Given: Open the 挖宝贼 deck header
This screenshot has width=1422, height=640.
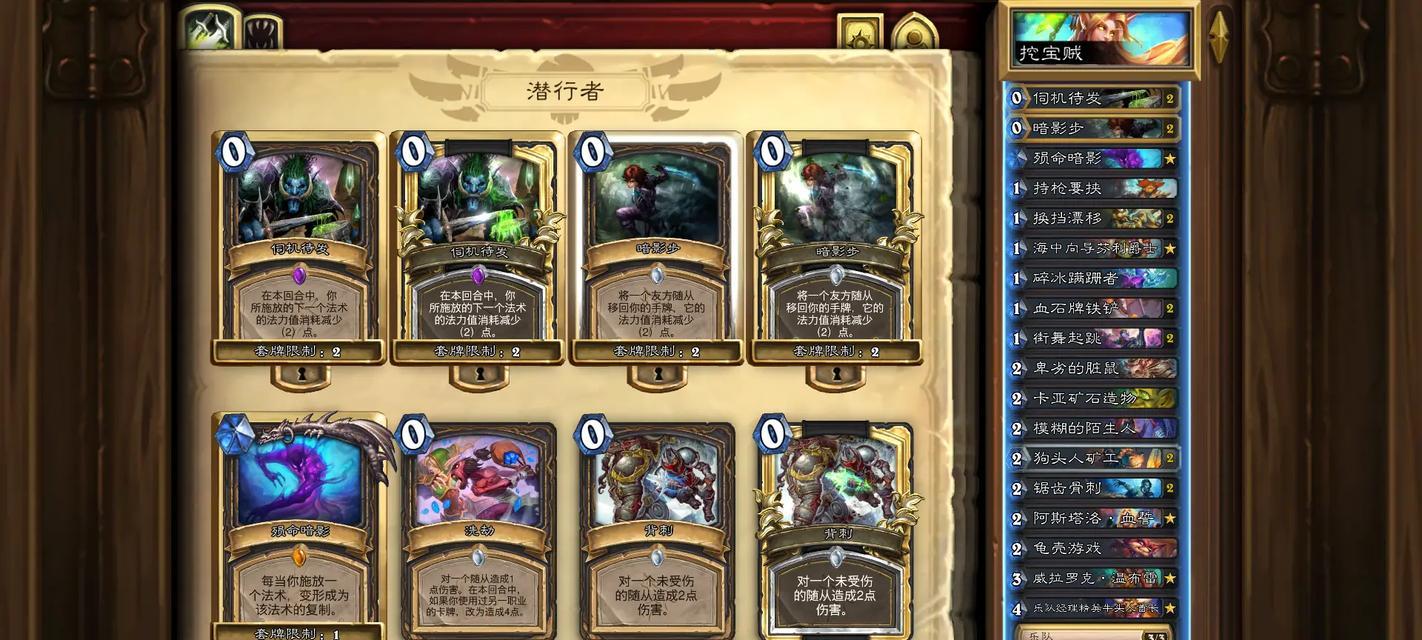Looking at the screenshot, I should click(1100, 40).
